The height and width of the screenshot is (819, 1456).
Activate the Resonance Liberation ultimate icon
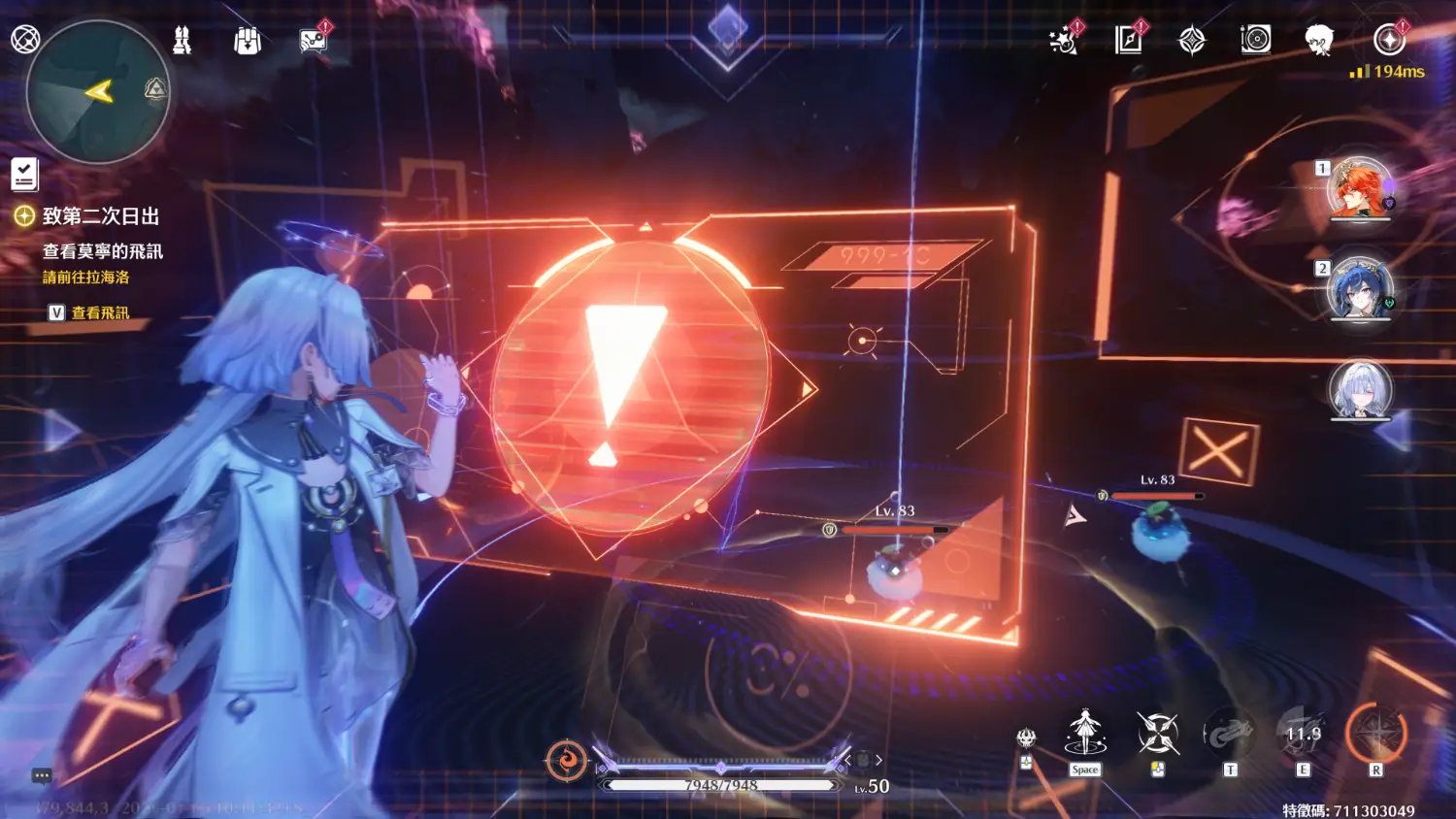pyautogui.click(x=1375, y=734)
